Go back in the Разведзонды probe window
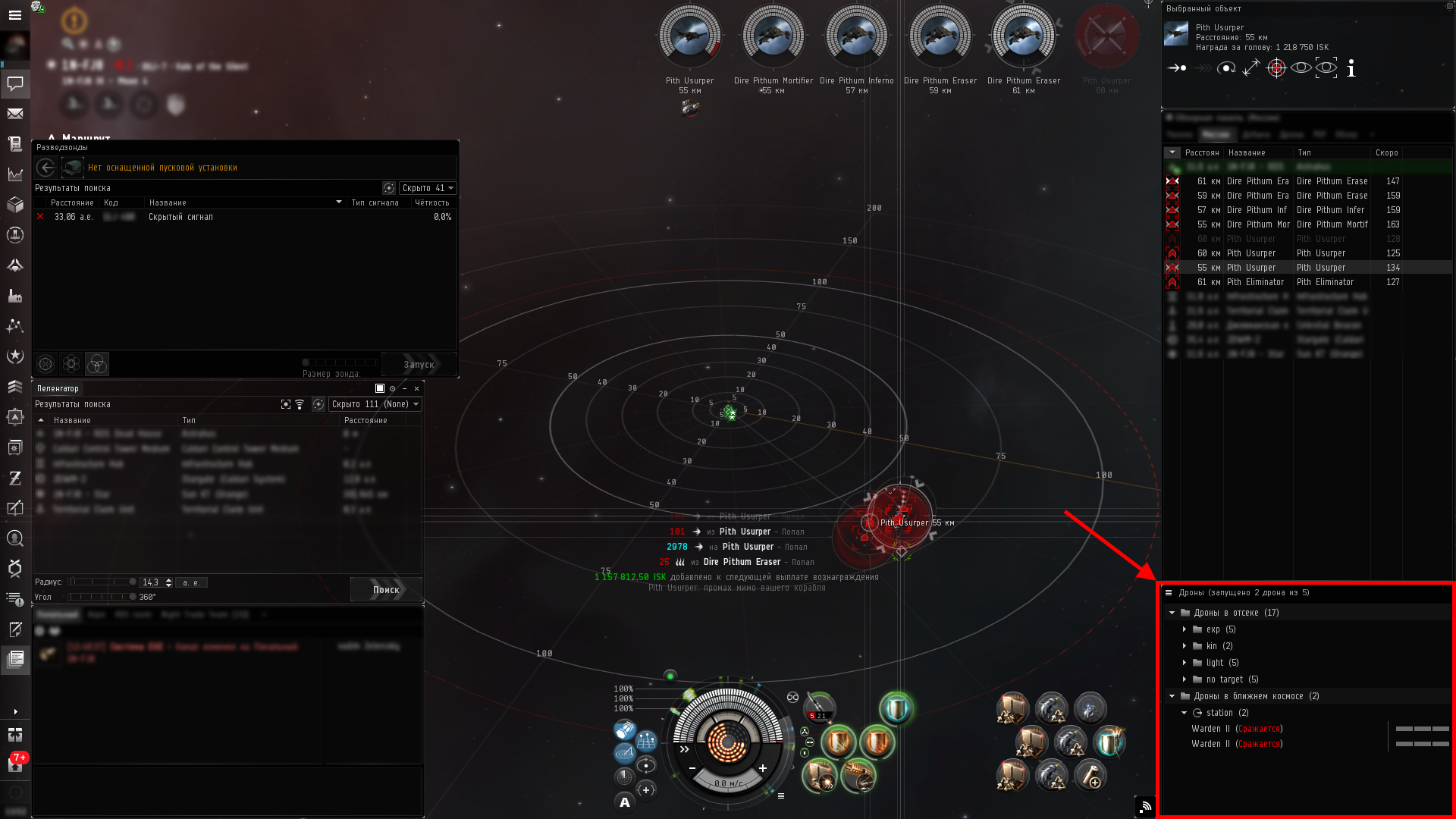 click(x=46, y=168)
